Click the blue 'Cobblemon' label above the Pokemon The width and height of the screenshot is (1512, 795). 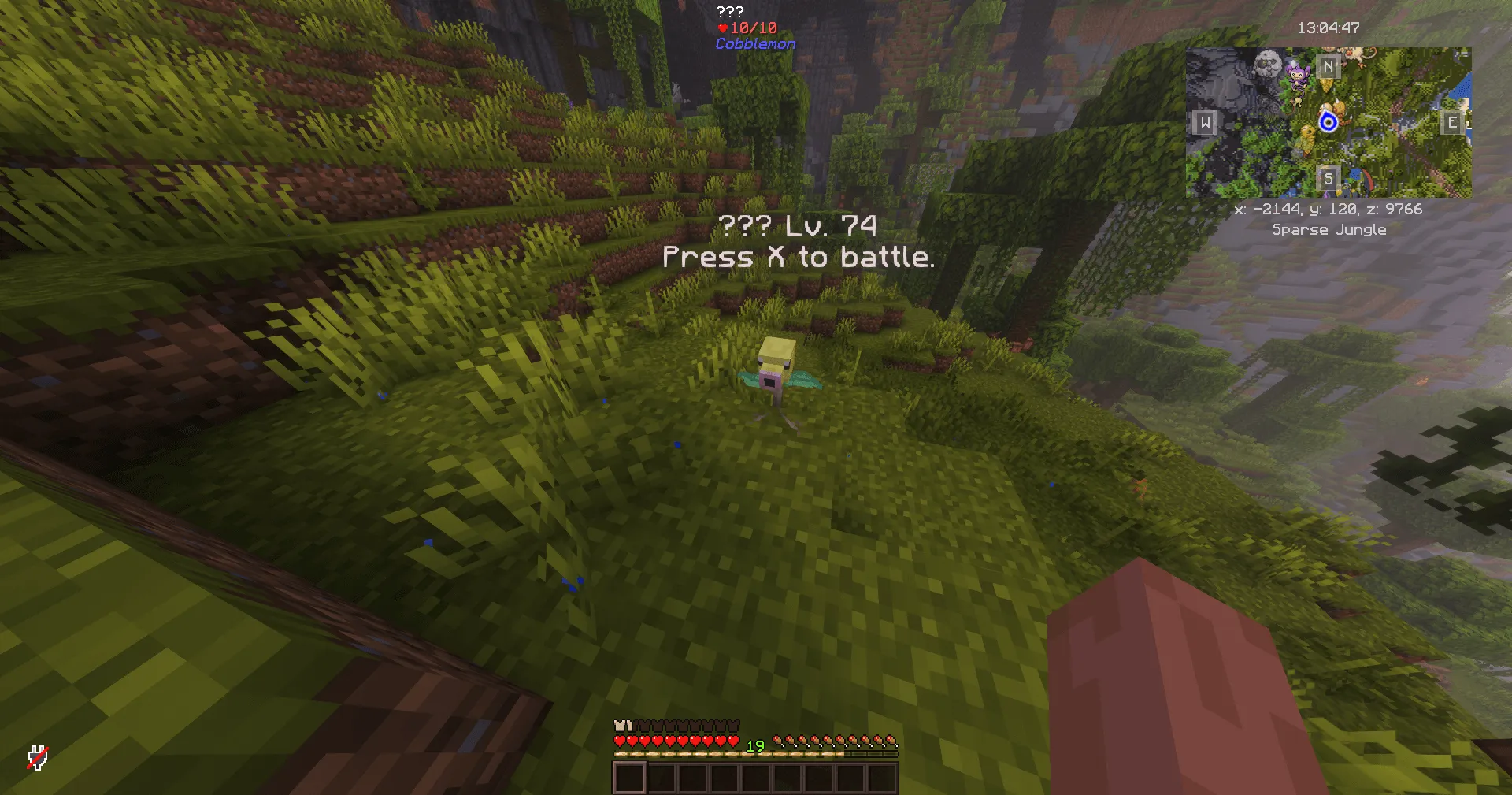click(754, 44)
